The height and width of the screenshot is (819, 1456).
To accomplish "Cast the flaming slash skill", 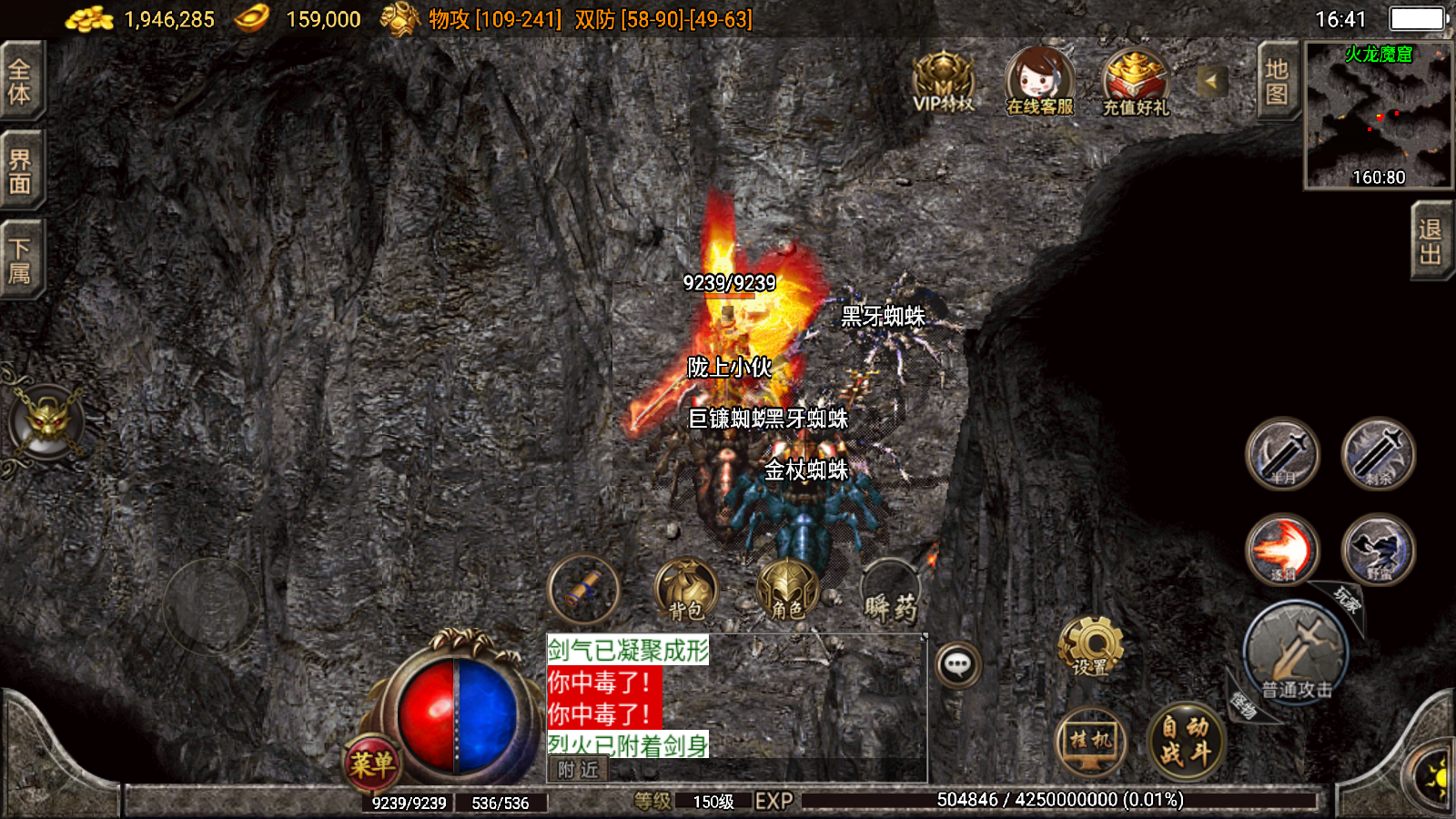I will 1282,549.
